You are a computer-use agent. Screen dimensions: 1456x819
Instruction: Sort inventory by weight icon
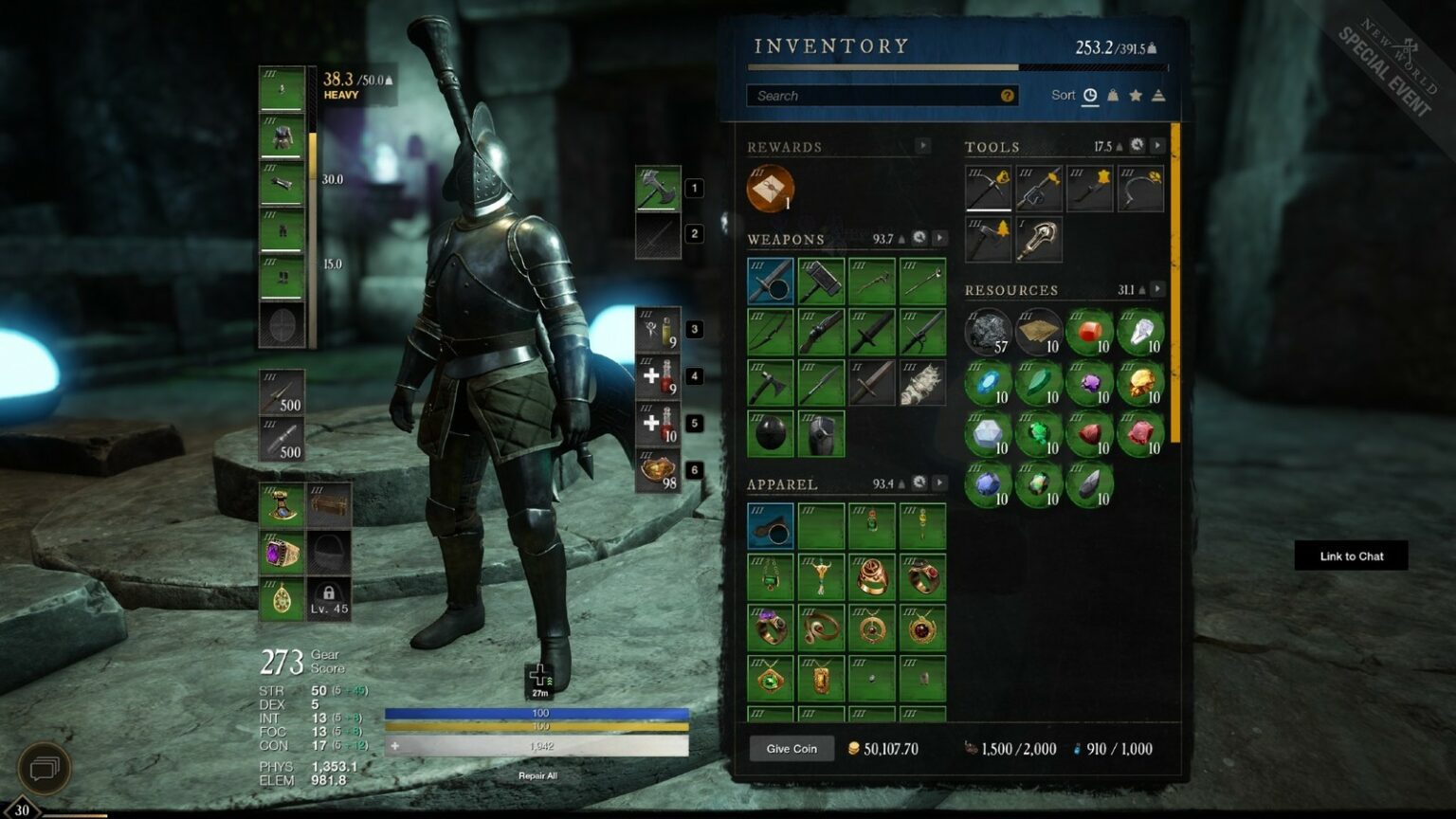[x=1115, y=96]
